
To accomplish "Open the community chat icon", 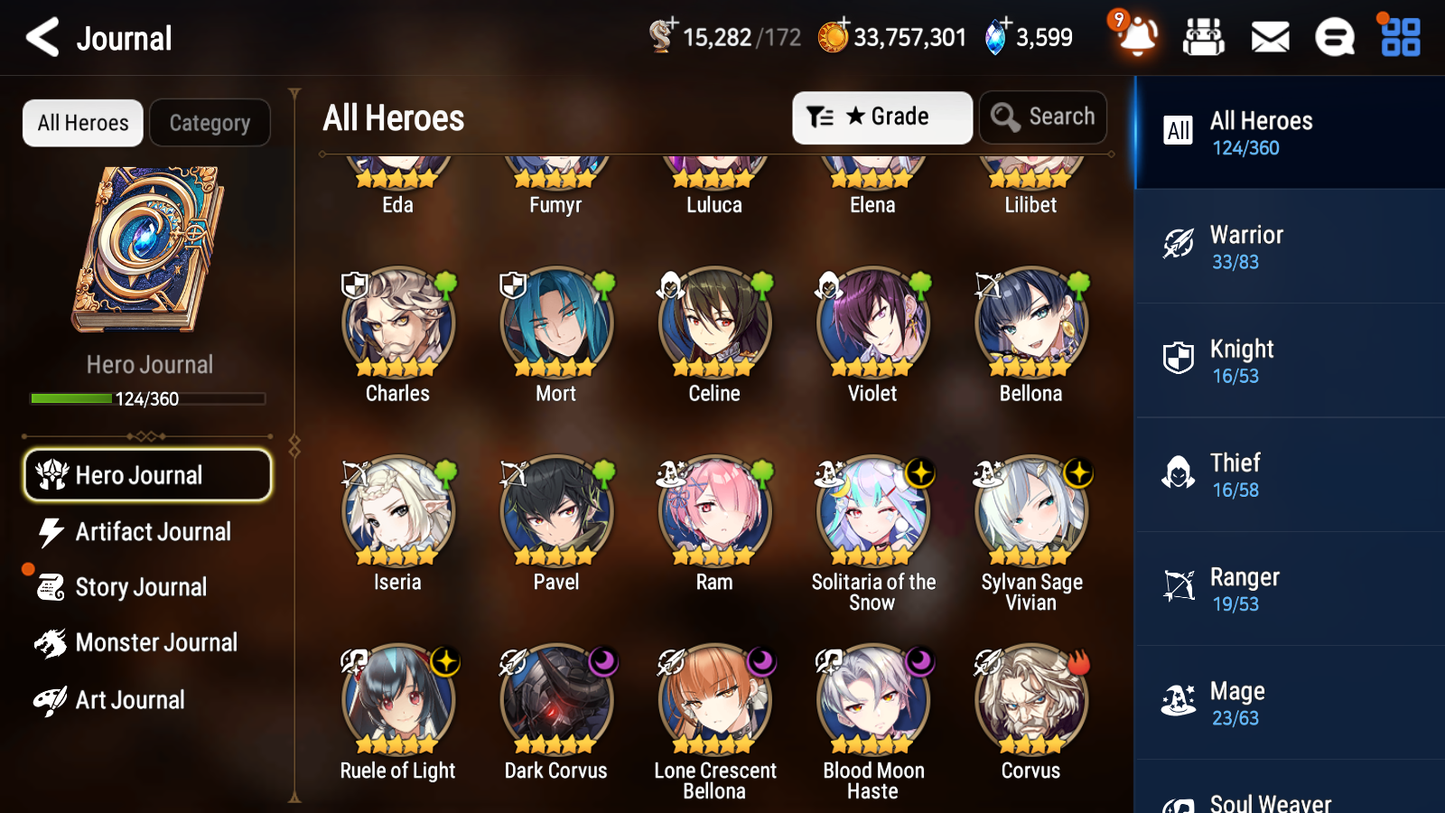I will (x=1335, y=37).
